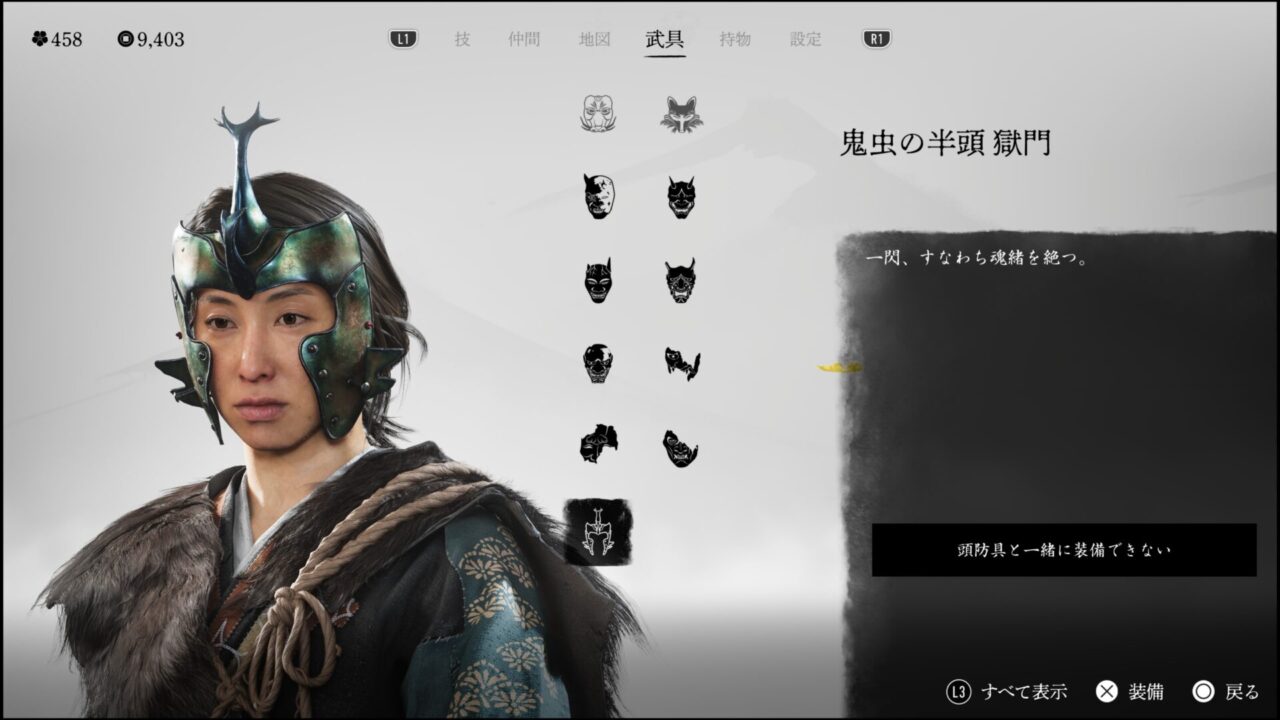The width and height of the screenshot is (1280, 720).
Task: Choose the fox mask icon
Action: tap(681, 114)
